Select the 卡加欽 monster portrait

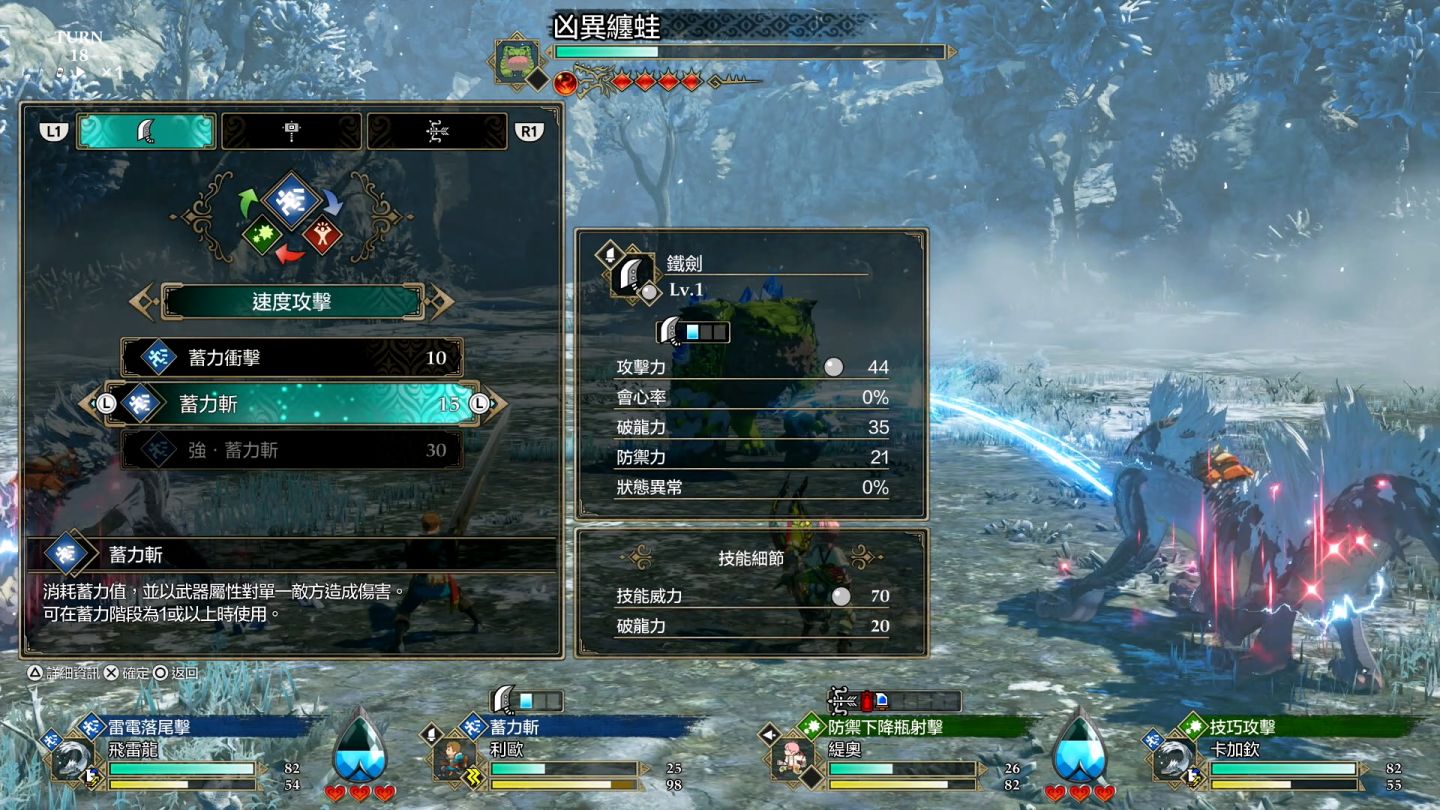pyautogui.click(x=1174, y=761)
